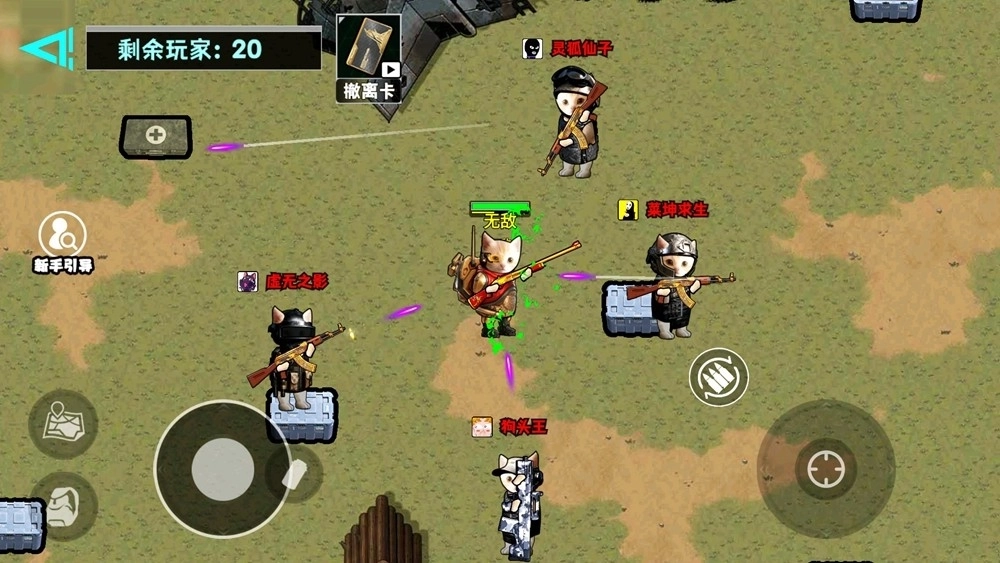
Task: Open the backpack inventory
Action: [x=64, y=504]
